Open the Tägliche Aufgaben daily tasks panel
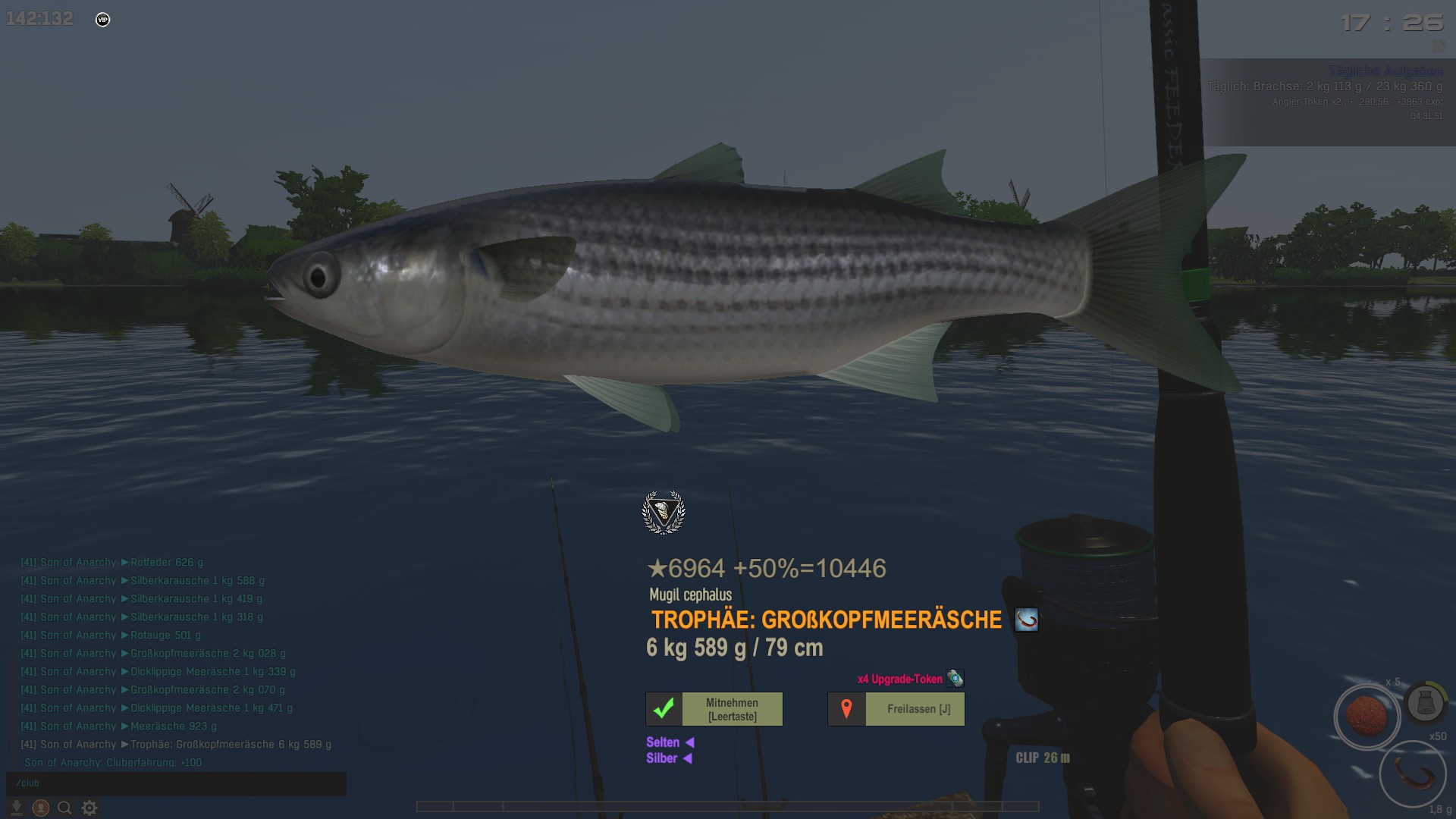This screenshot has height=819, width=1456. point(1385,71)
